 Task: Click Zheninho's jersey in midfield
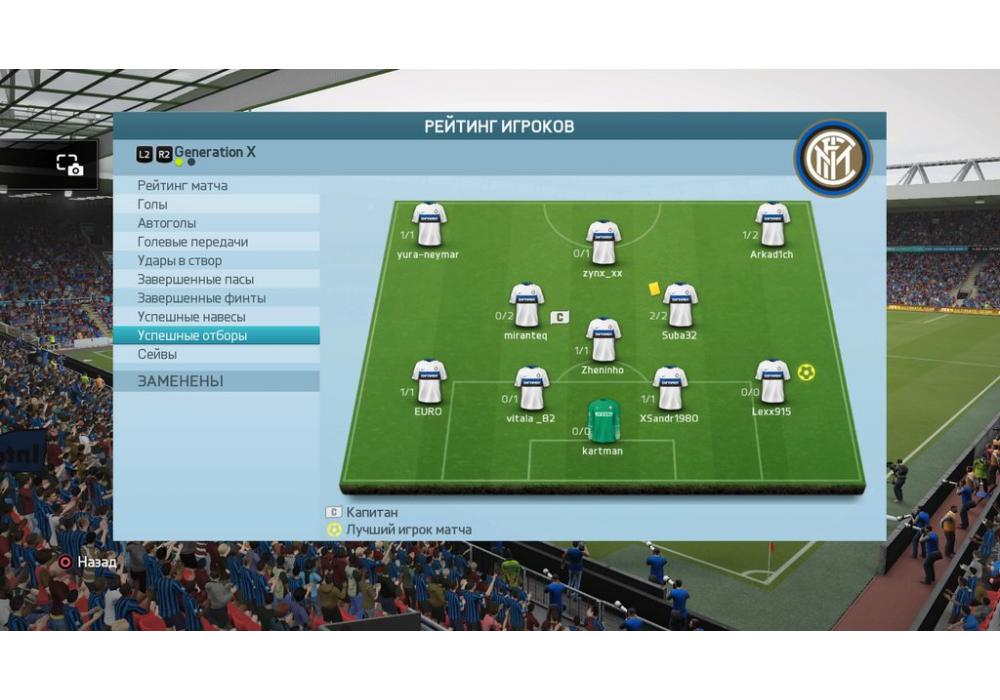603,340
